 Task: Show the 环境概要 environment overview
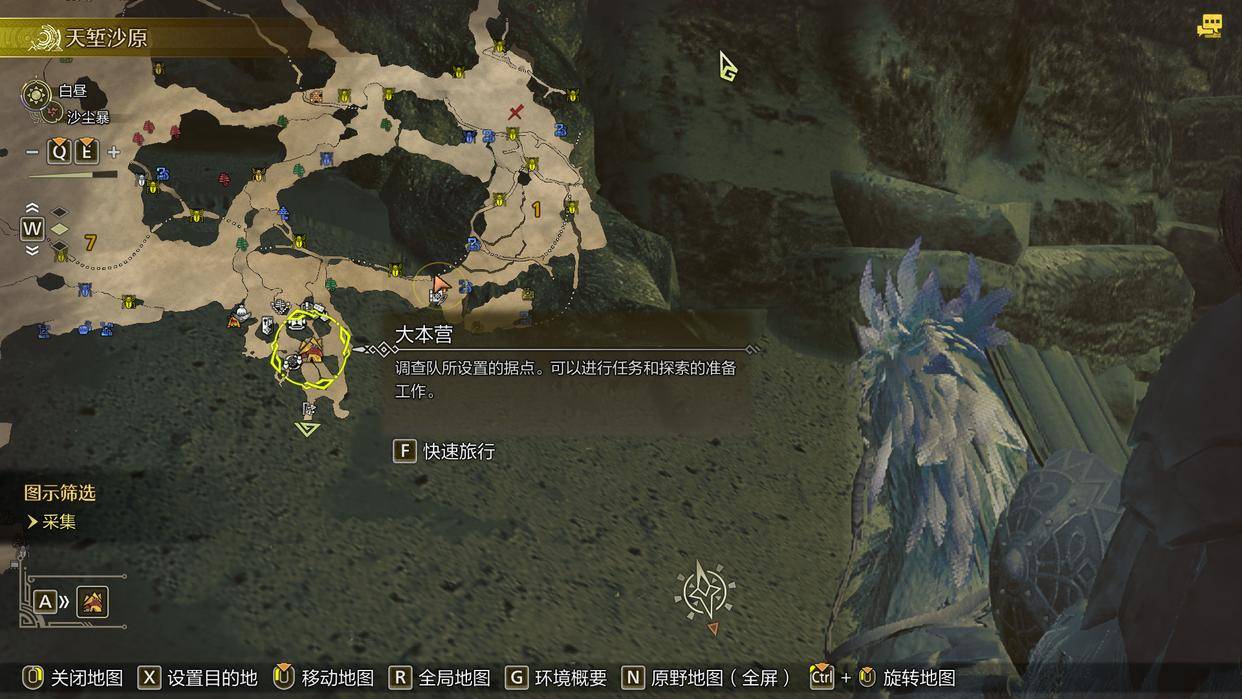tap(557, 677)
